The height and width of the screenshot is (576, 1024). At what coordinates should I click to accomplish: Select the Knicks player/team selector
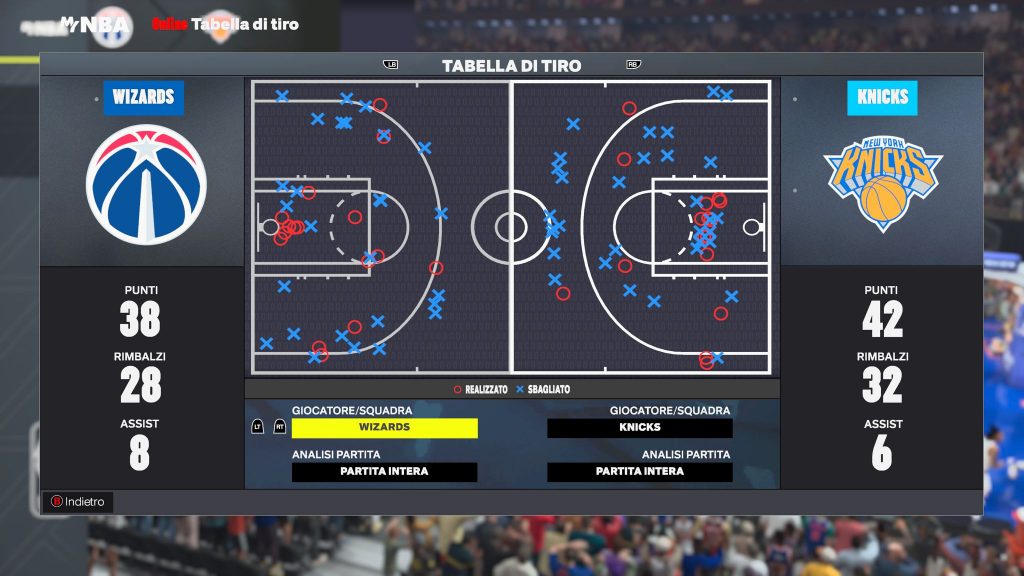(x=640, y=428)
